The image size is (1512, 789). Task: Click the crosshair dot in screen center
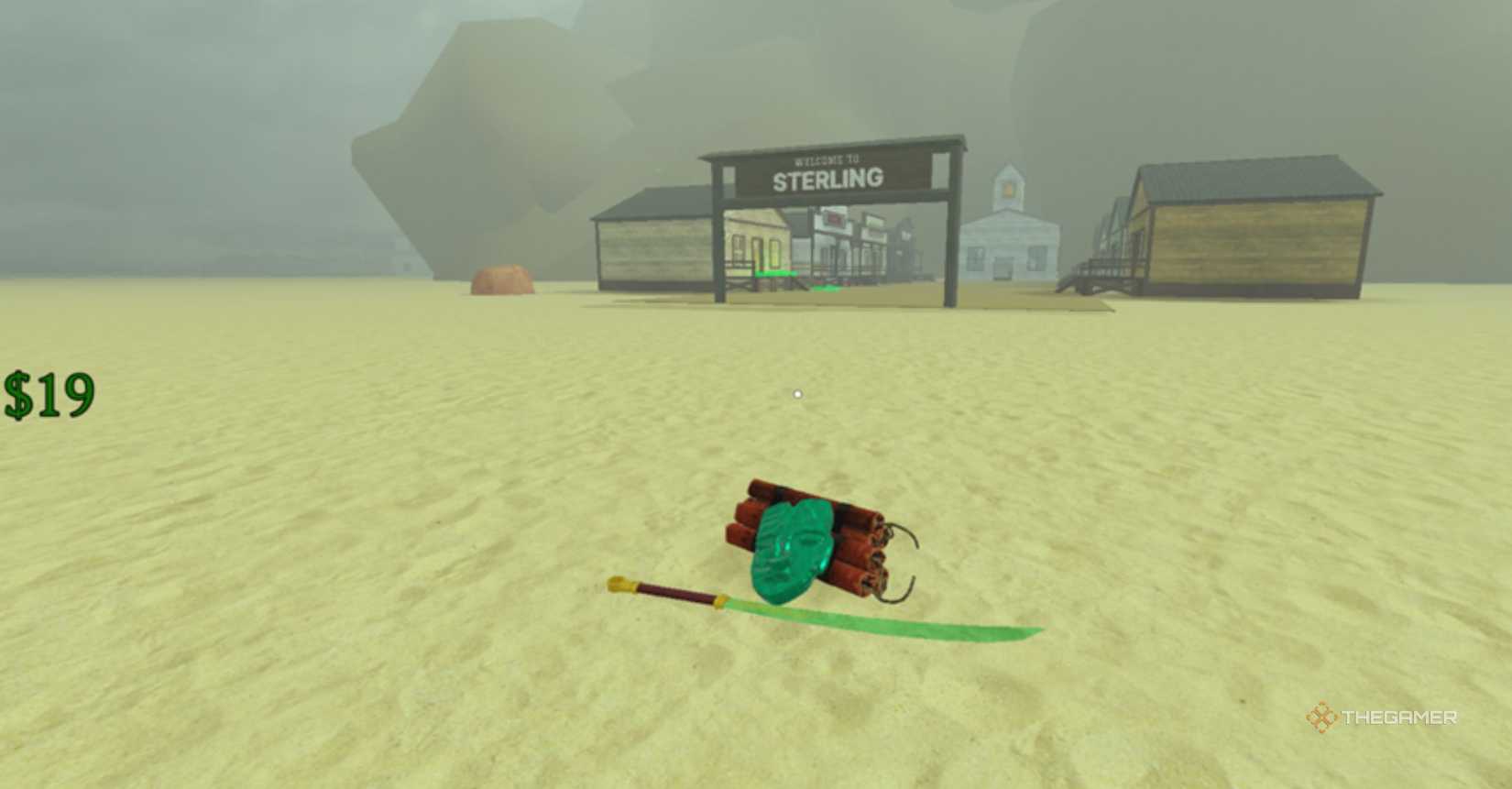796,392
